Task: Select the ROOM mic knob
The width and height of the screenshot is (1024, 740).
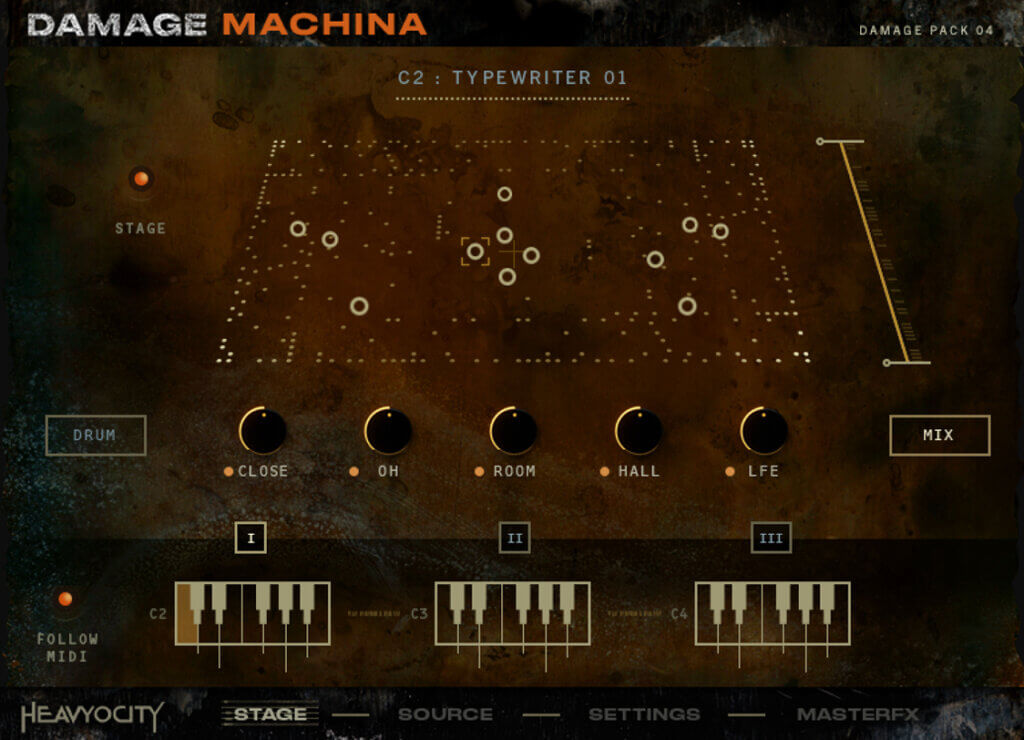Action: click(513, 431)
